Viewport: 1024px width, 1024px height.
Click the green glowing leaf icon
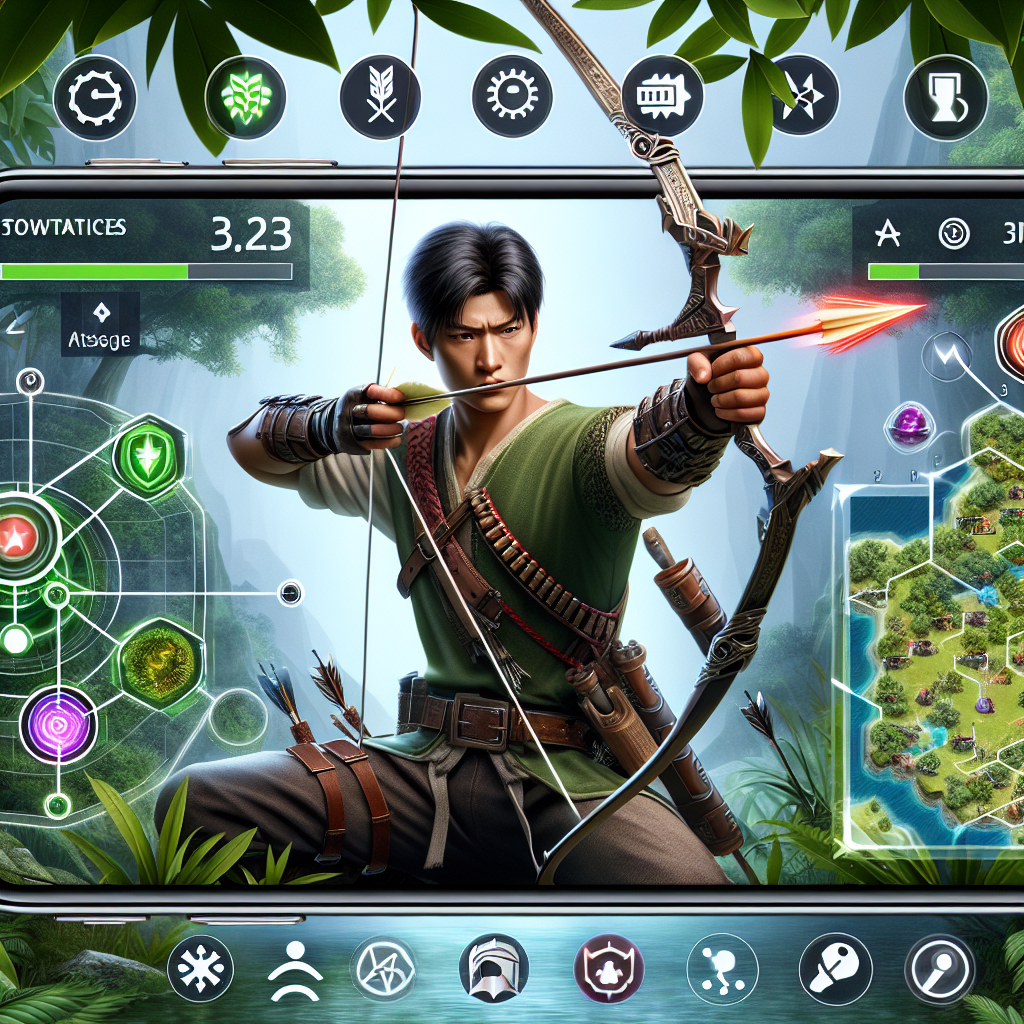point(245,98)
